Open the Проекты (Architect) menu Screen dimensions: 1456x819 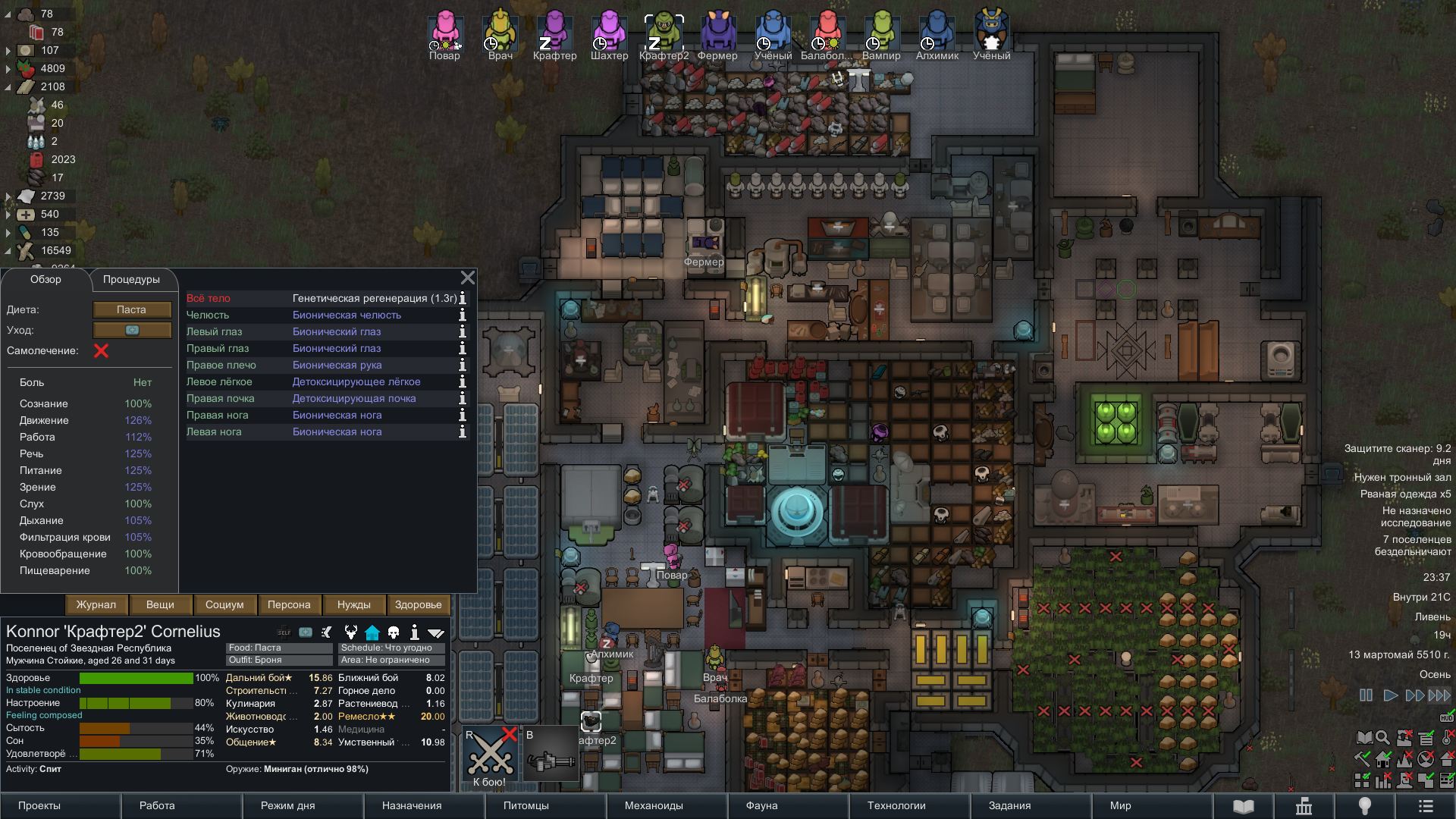tap(39, 805)
